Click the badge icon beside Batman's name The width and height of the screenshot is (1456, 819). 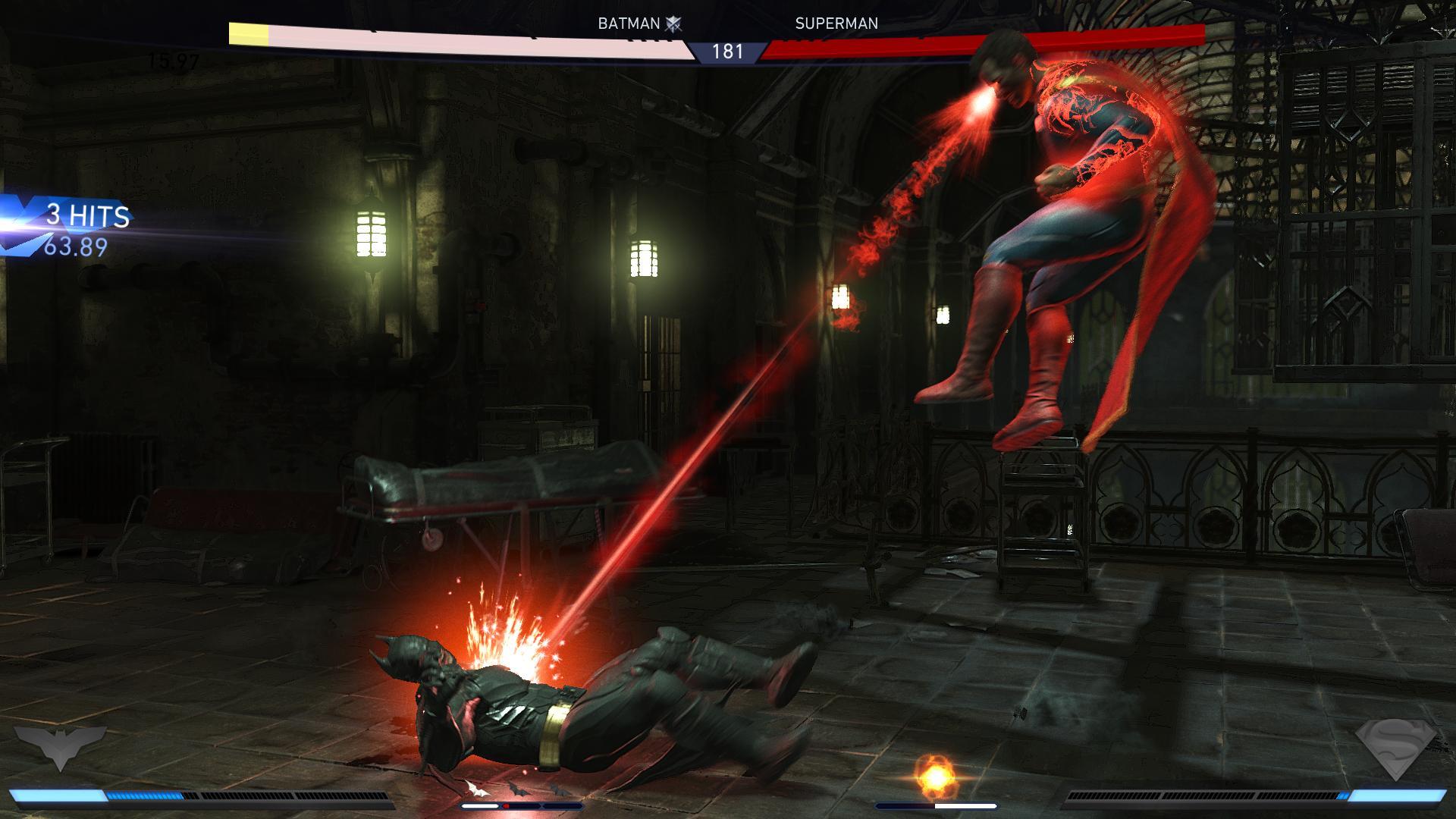673,24
